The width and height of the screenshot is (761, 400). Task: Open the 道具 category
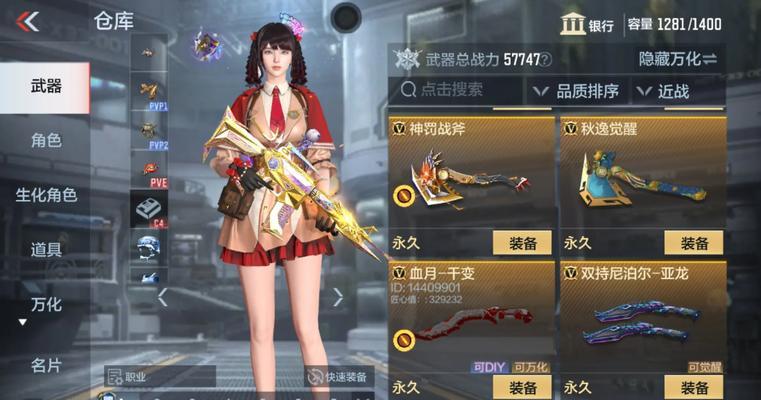click(45, 250)
